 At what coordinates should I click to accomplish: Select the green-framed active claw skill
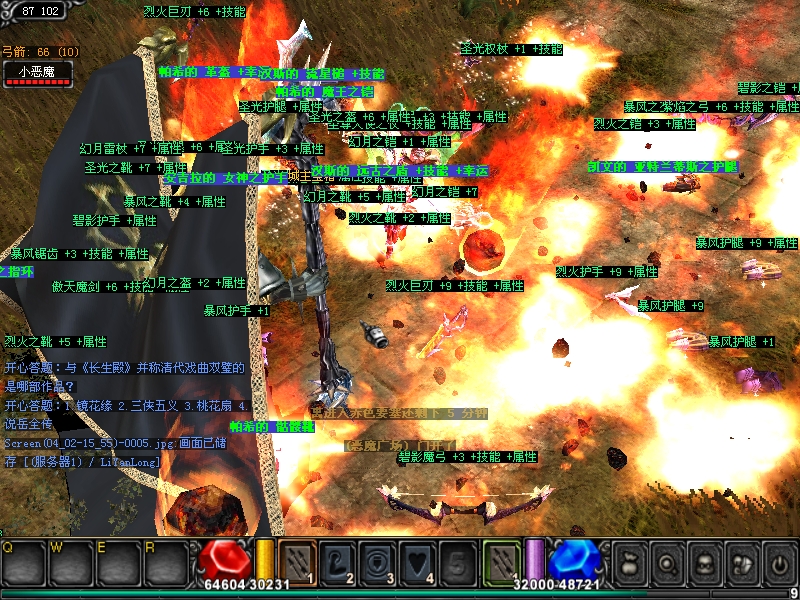coord(503,562)
